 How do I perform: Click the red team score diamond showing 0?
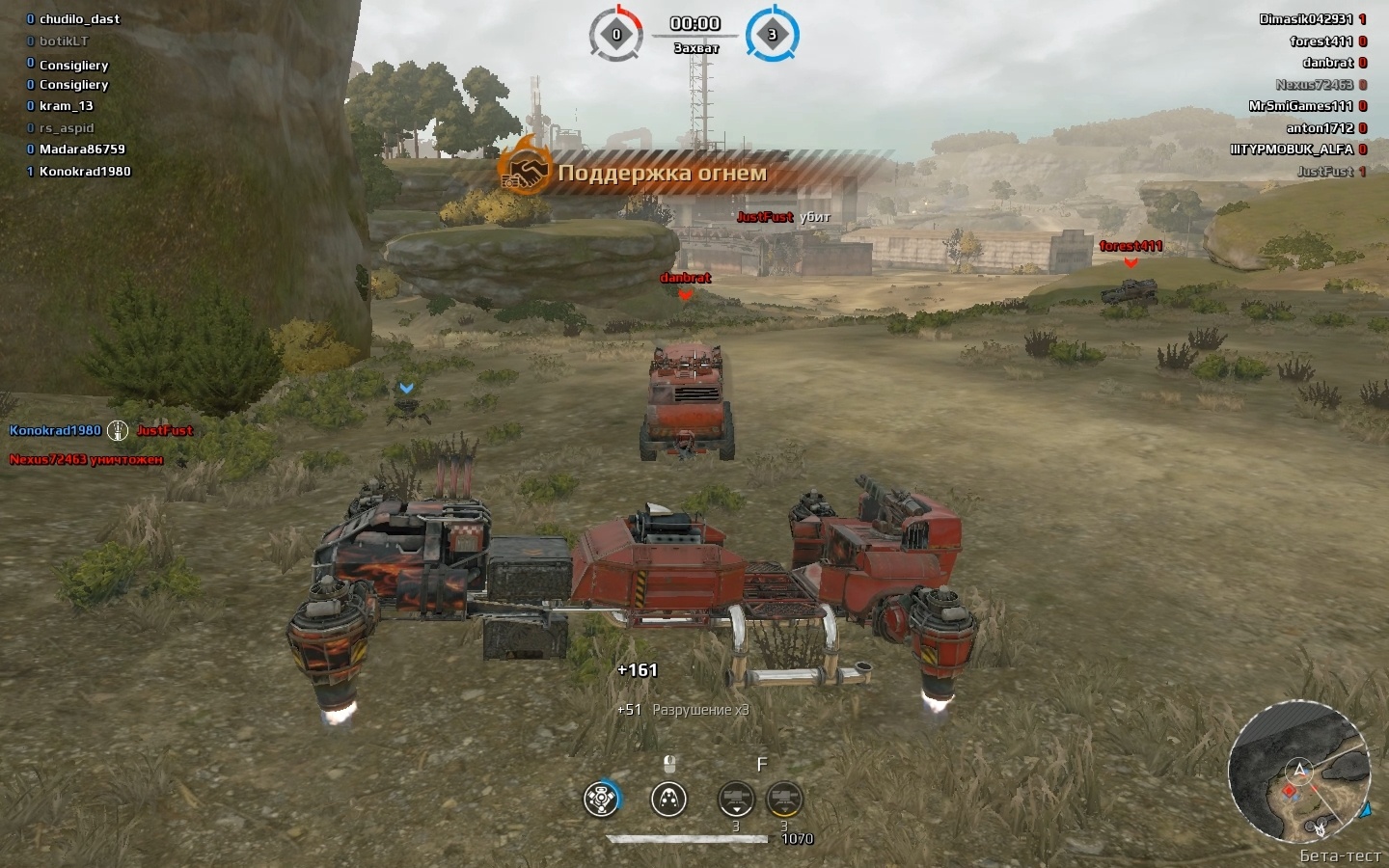pyautogui.click(x=614, y=34)
